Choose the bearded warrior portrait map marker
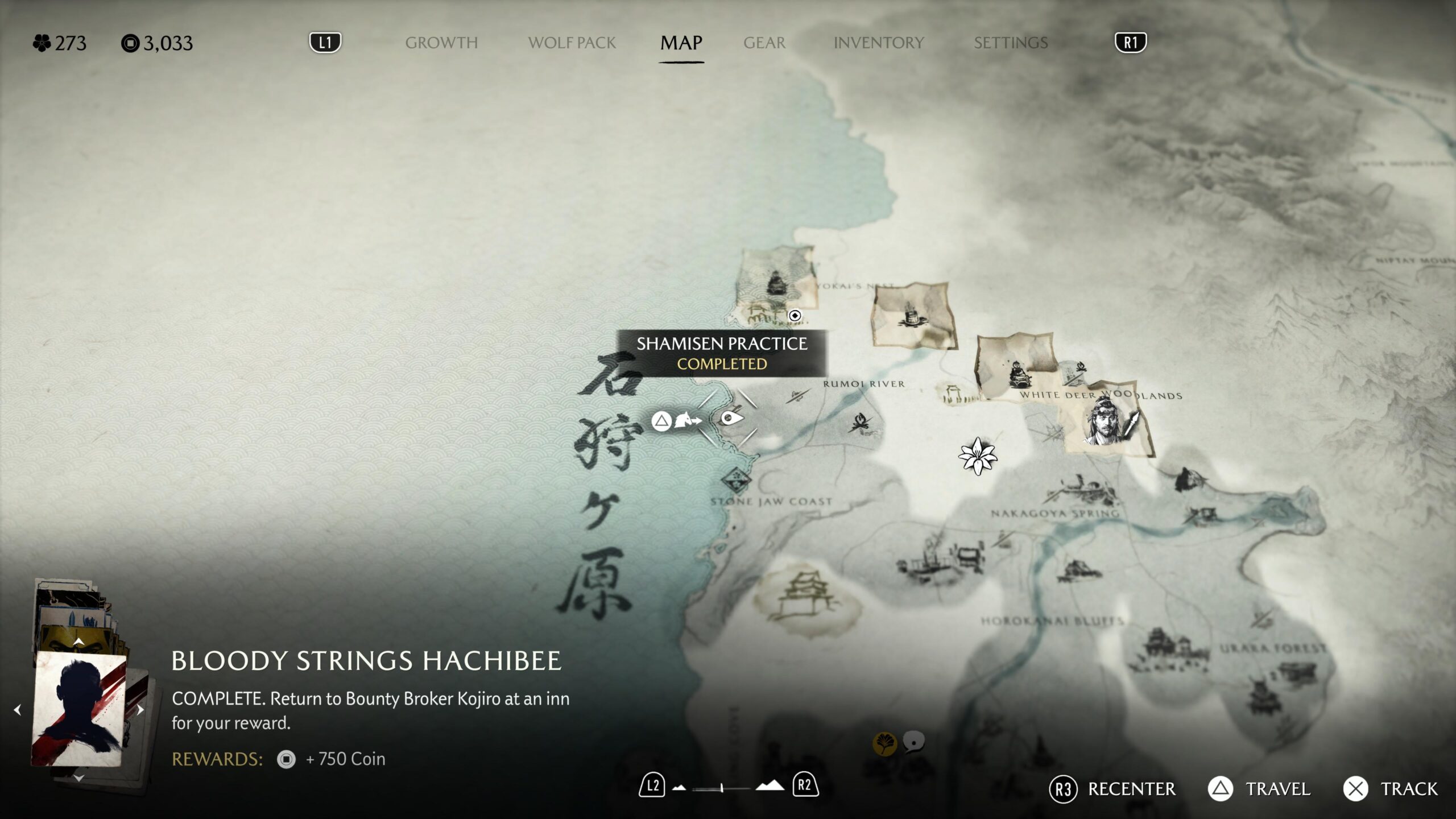This screenshot has height=819, width=1456. point(1105,421)
